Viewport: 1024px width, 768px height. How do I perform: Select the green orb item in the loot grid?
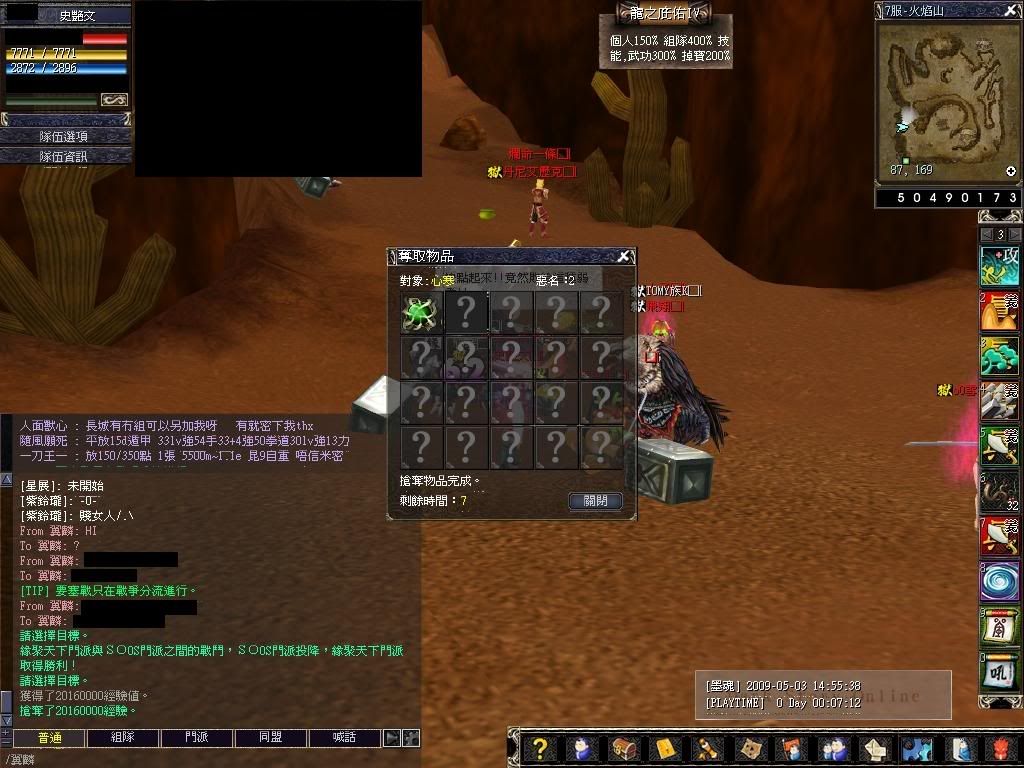pos(421,313)
